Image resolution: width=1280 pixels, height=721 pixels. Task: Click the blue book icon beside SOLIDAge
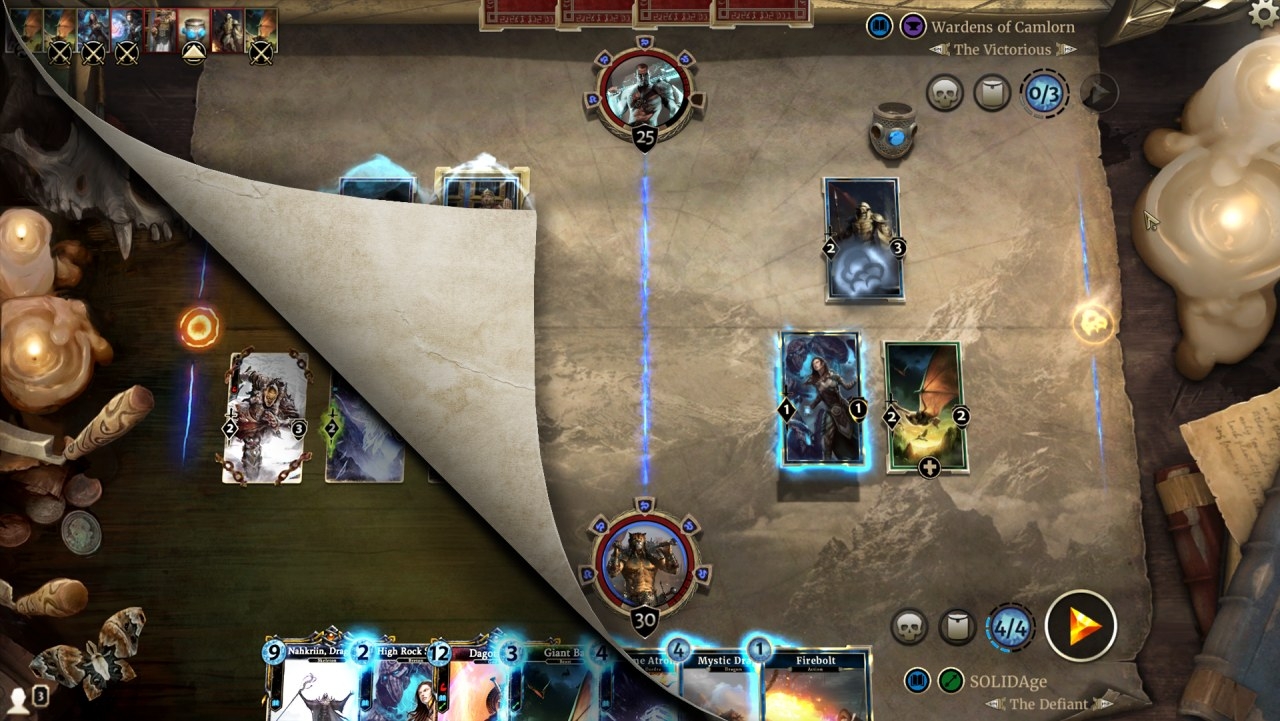916,681
